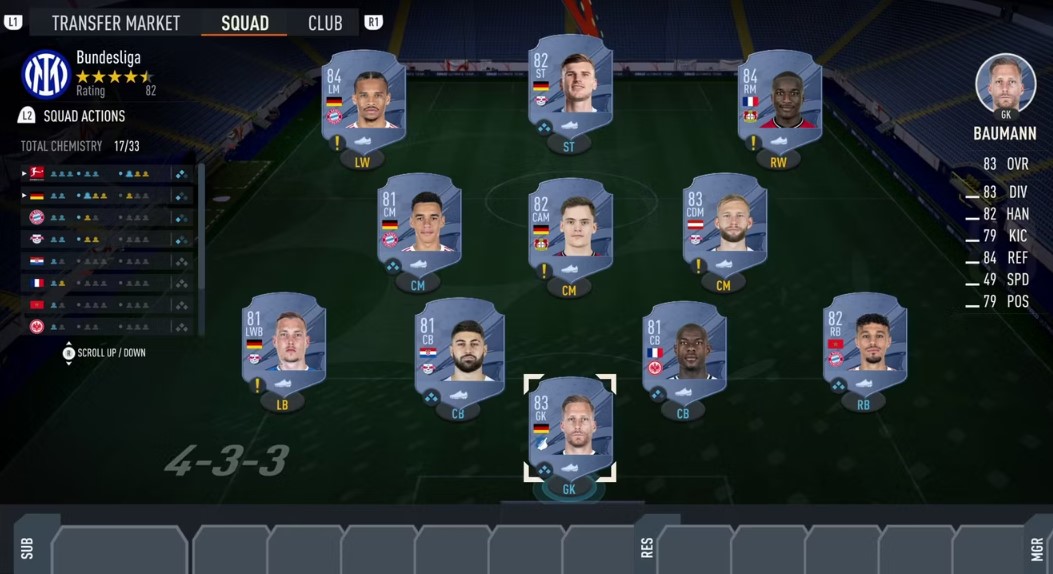Screen dimensions: 1053x574
Task: Select the 81-rated Croatian centre-back card
Action: [x=458, y=347]
